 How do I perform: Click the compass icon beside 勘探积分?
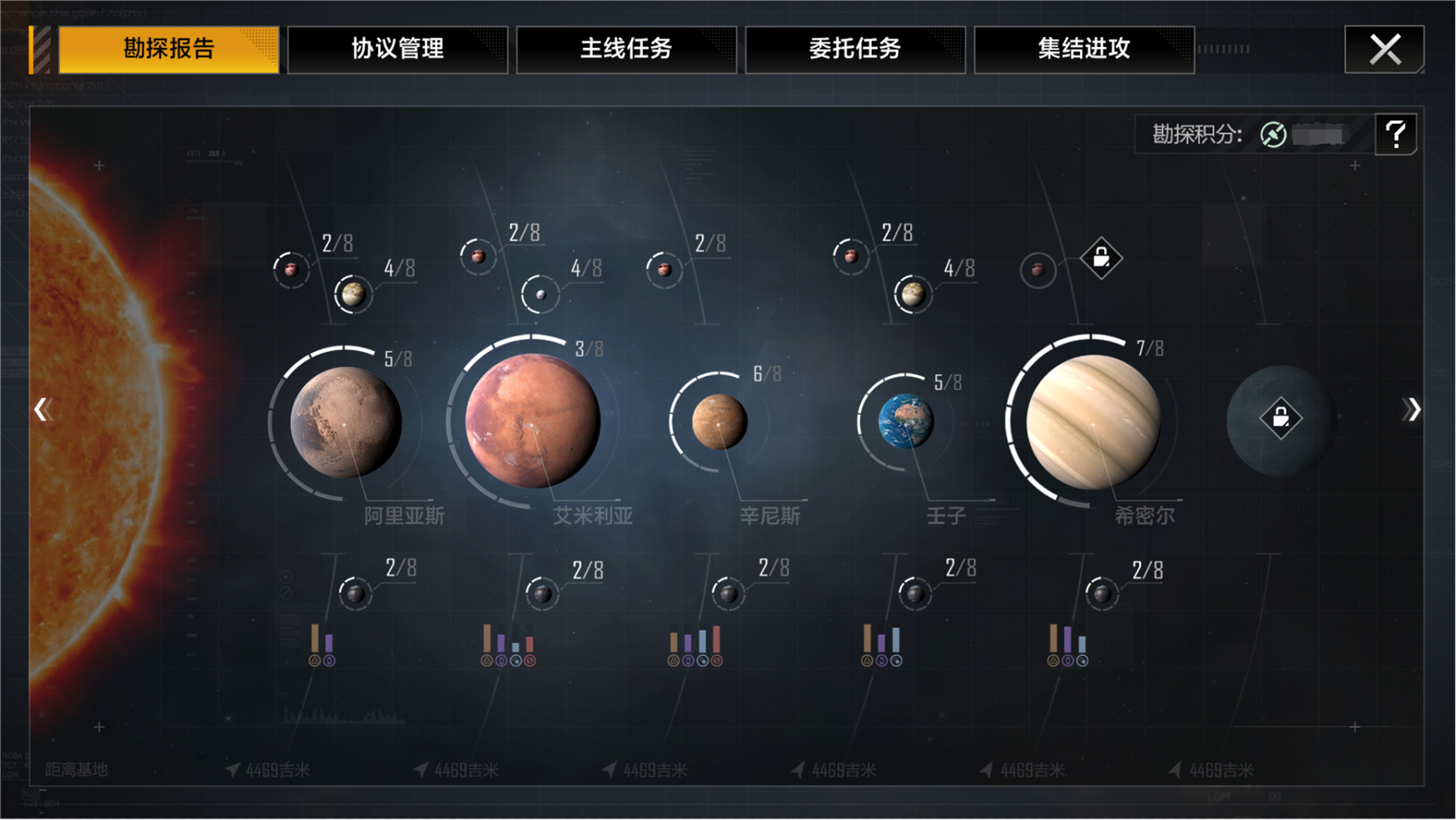pyautogui.click(x=1272, y=135)
